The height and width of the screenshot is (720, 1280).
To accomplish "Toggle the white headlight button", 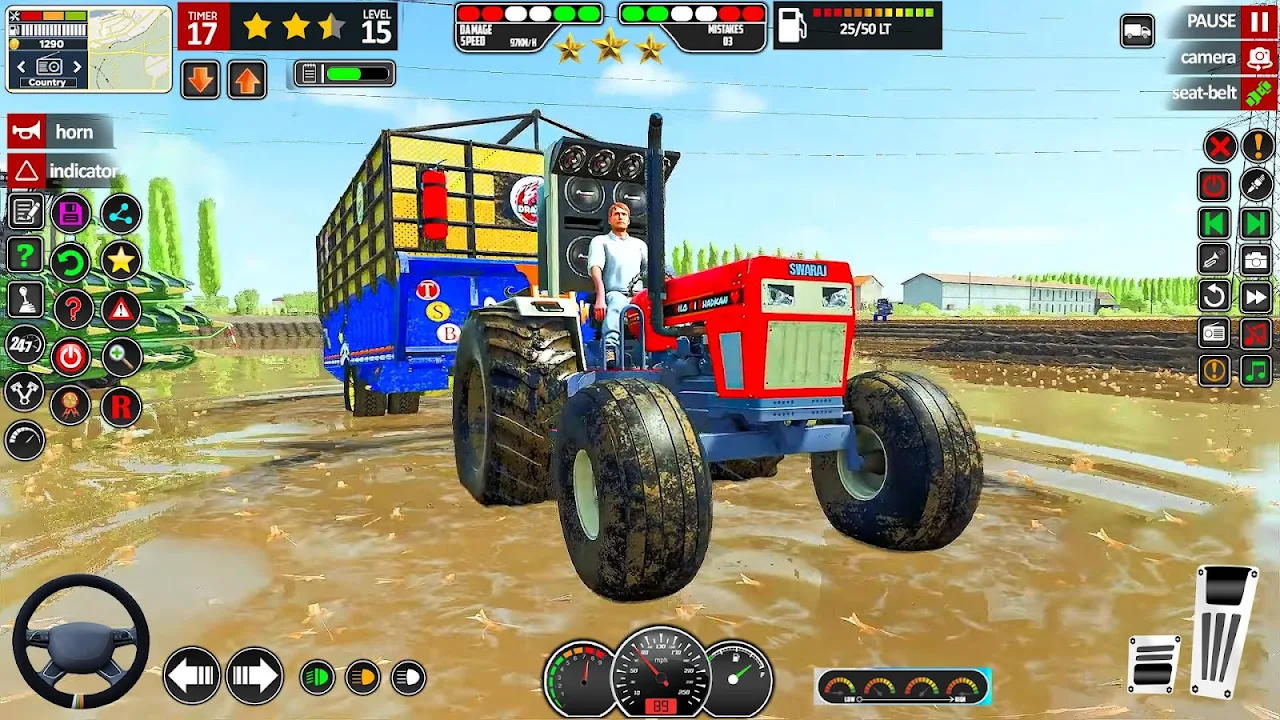I will 408,678.
